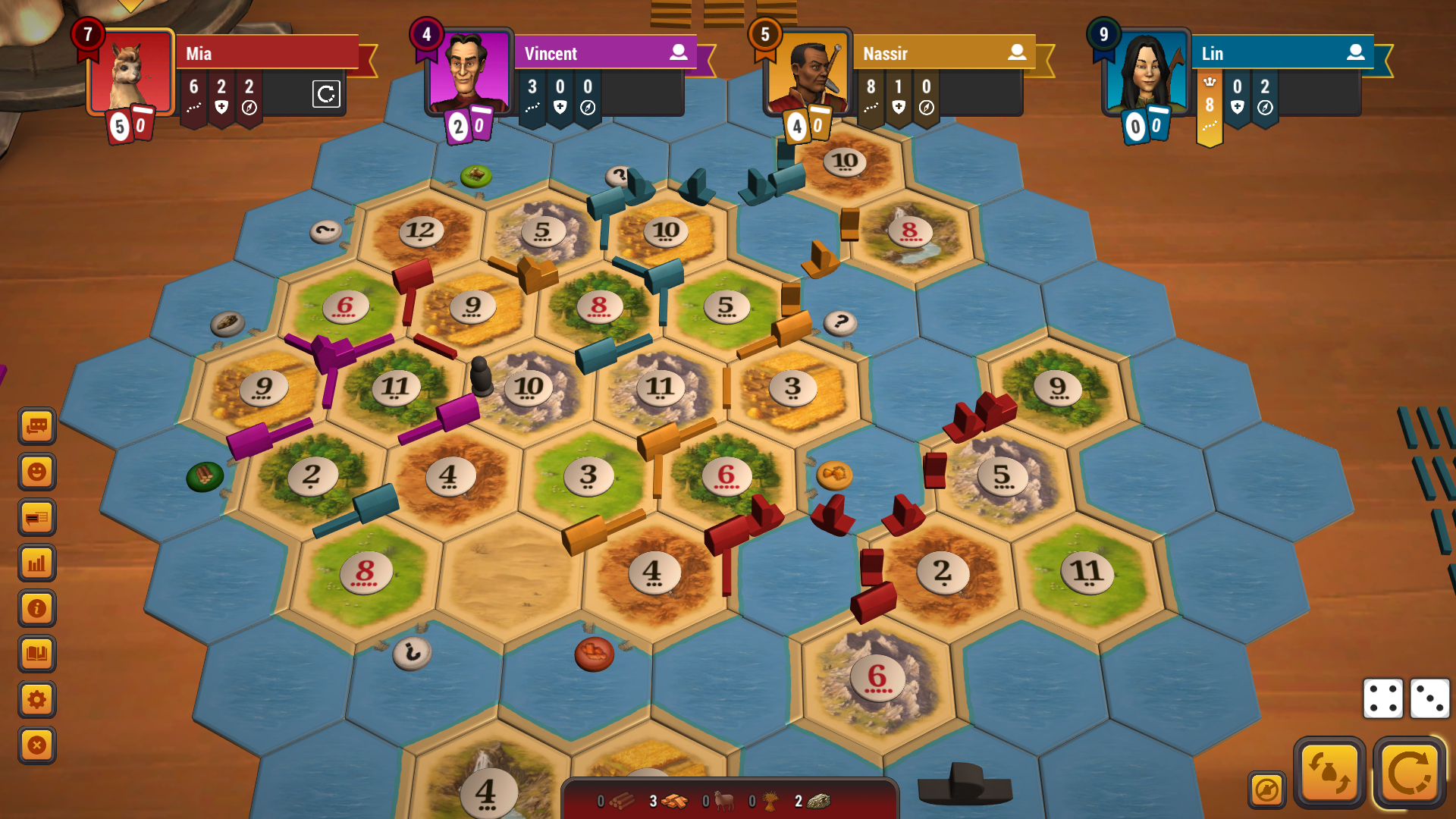Open the game settings gear
The width and height of the screenshot is (1456, 819).
tap(37, 700)
